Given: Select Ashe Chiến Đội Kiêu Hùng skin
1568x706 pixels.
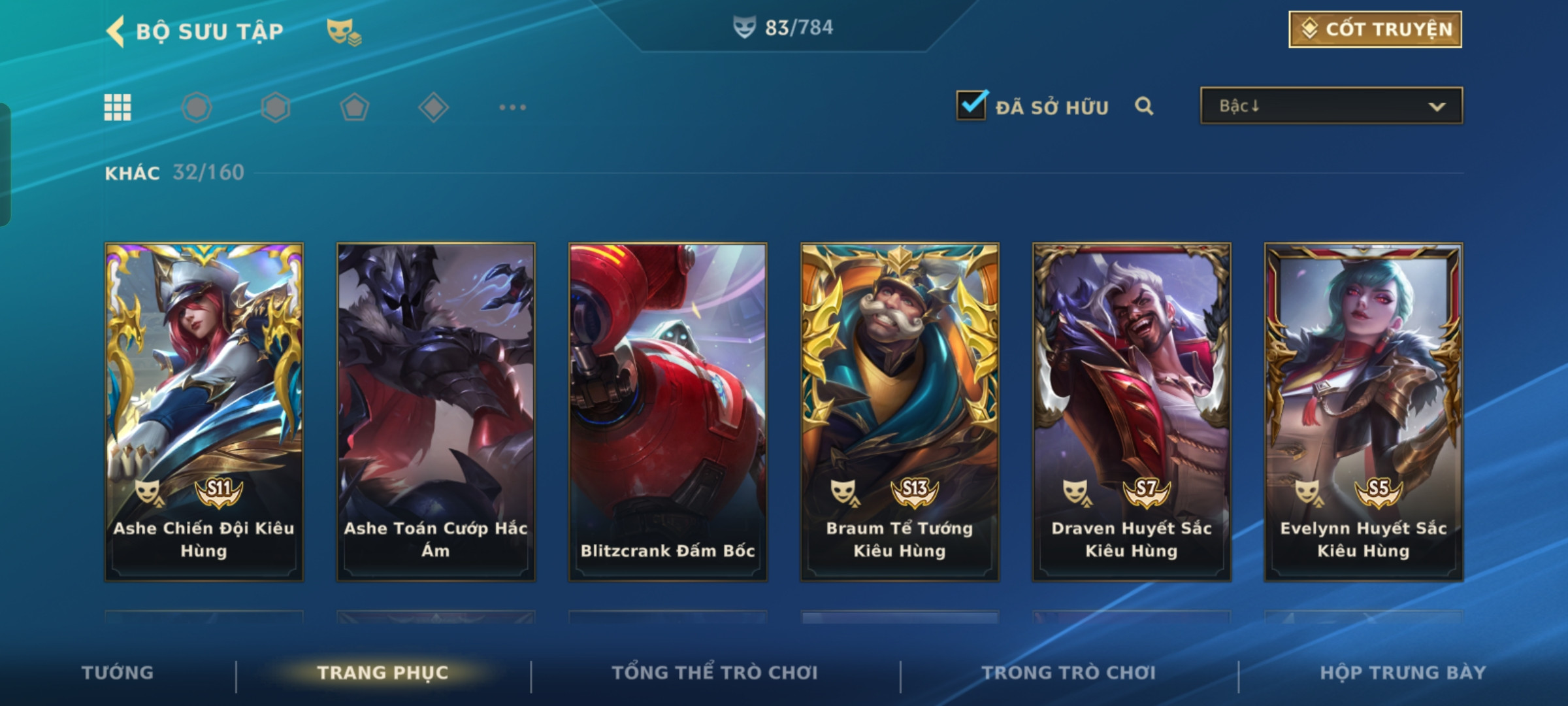Looking at the screenshot, I should [204, 412].
